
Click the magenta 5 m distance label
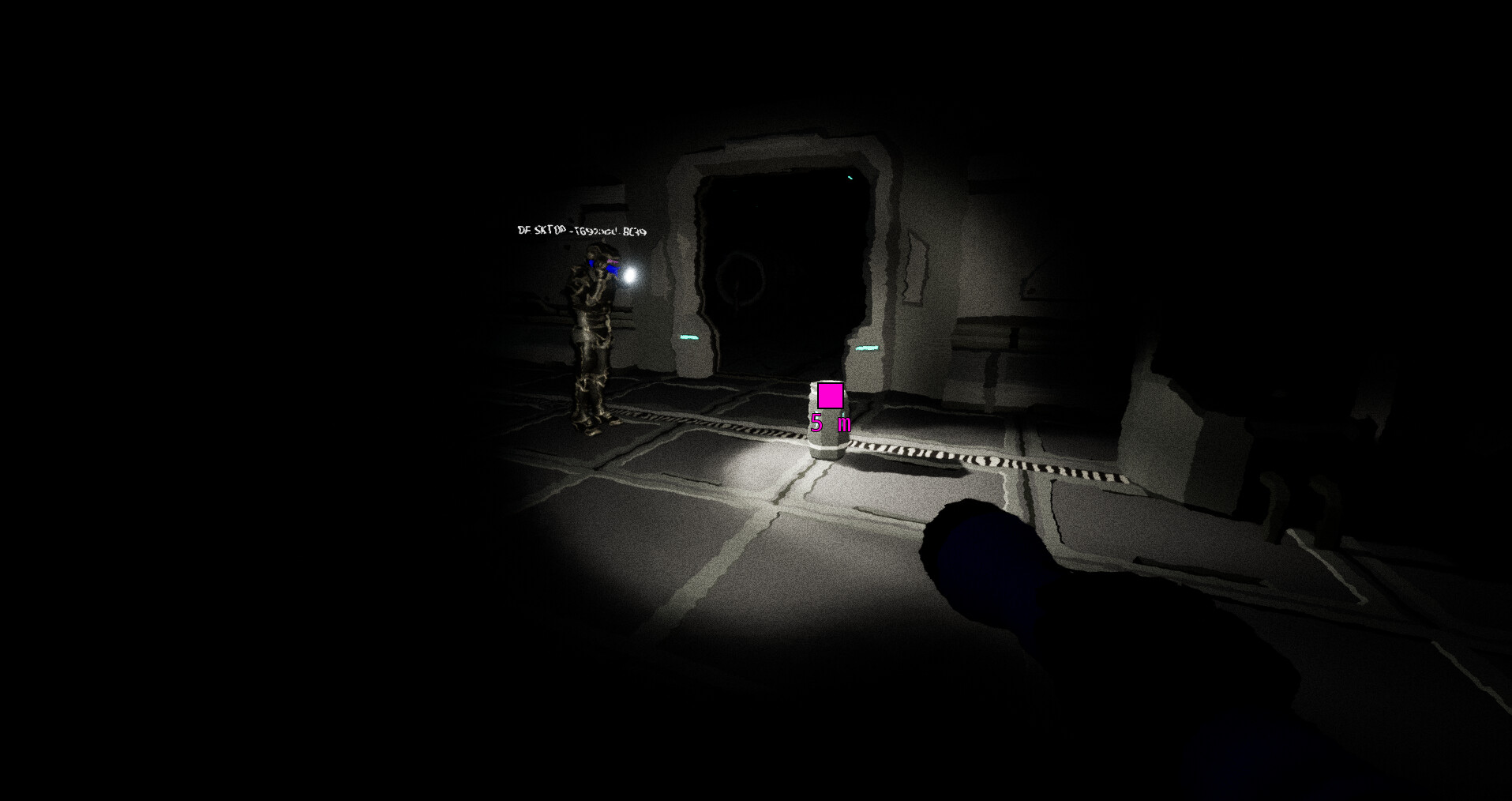point(831,423)
